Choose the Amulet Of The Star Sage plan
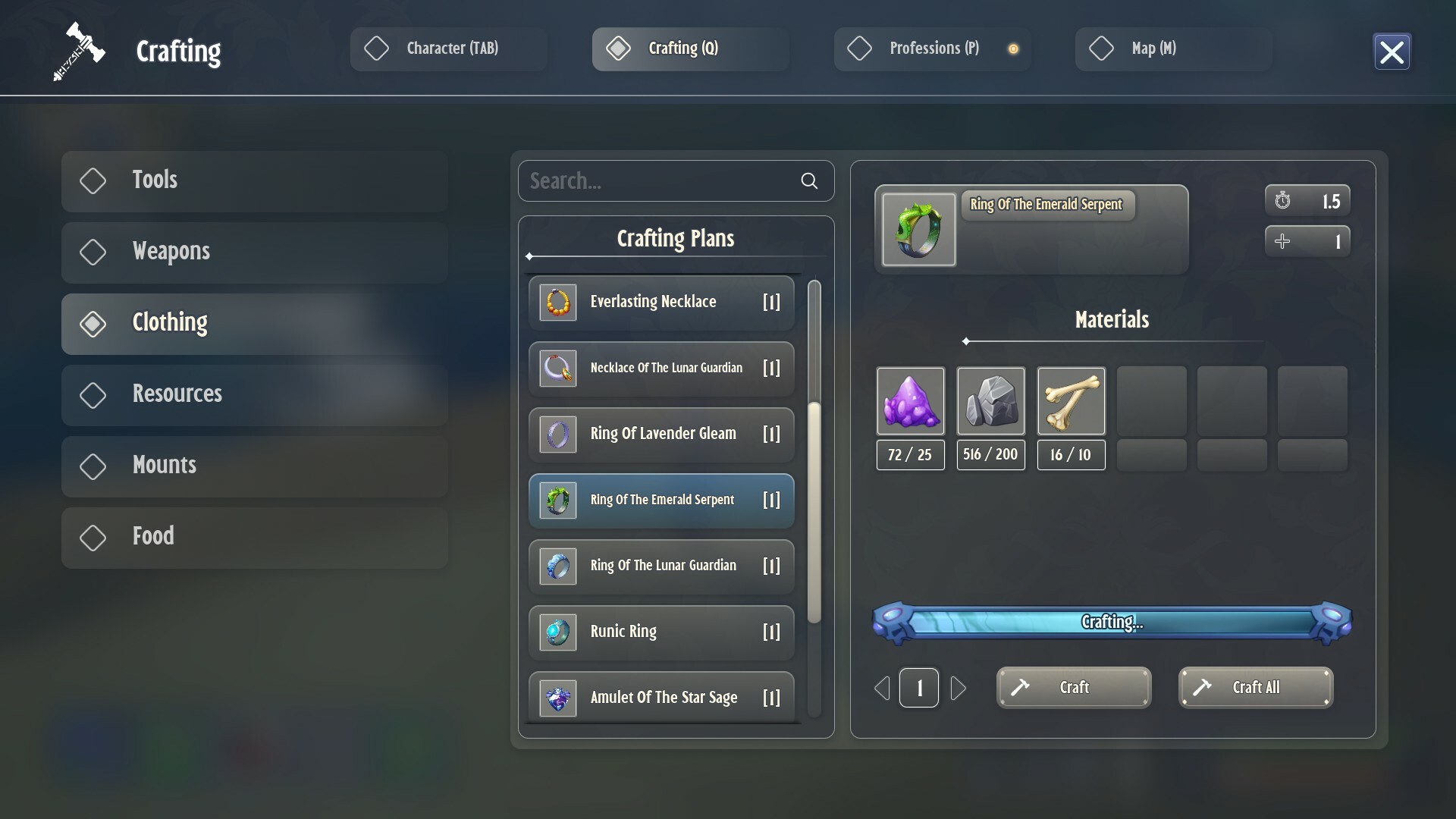 click(x=661, y=698)
